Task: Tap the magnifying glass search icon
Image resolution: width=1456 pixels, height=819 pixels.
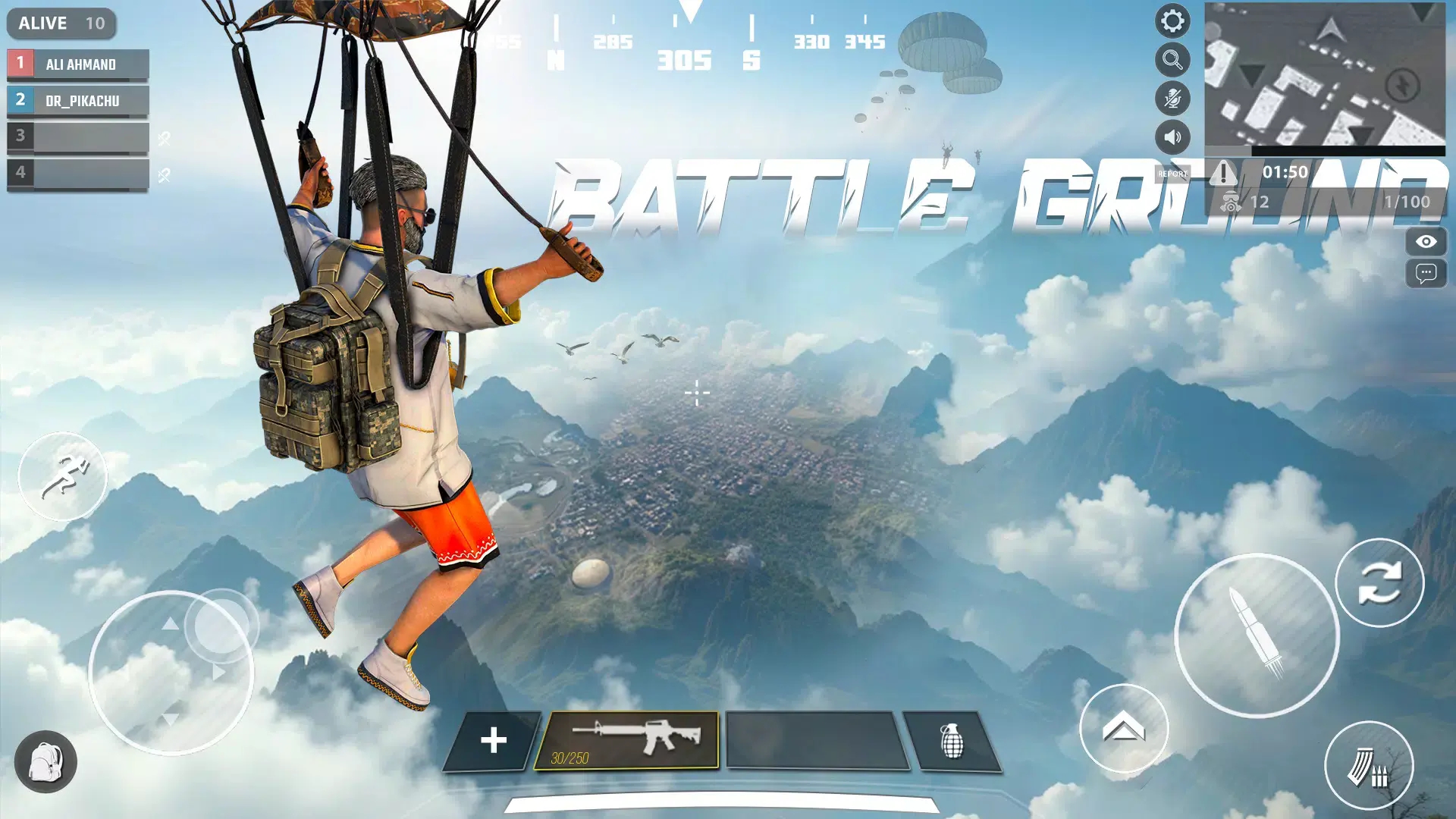Action: (x=1172, y=60)
